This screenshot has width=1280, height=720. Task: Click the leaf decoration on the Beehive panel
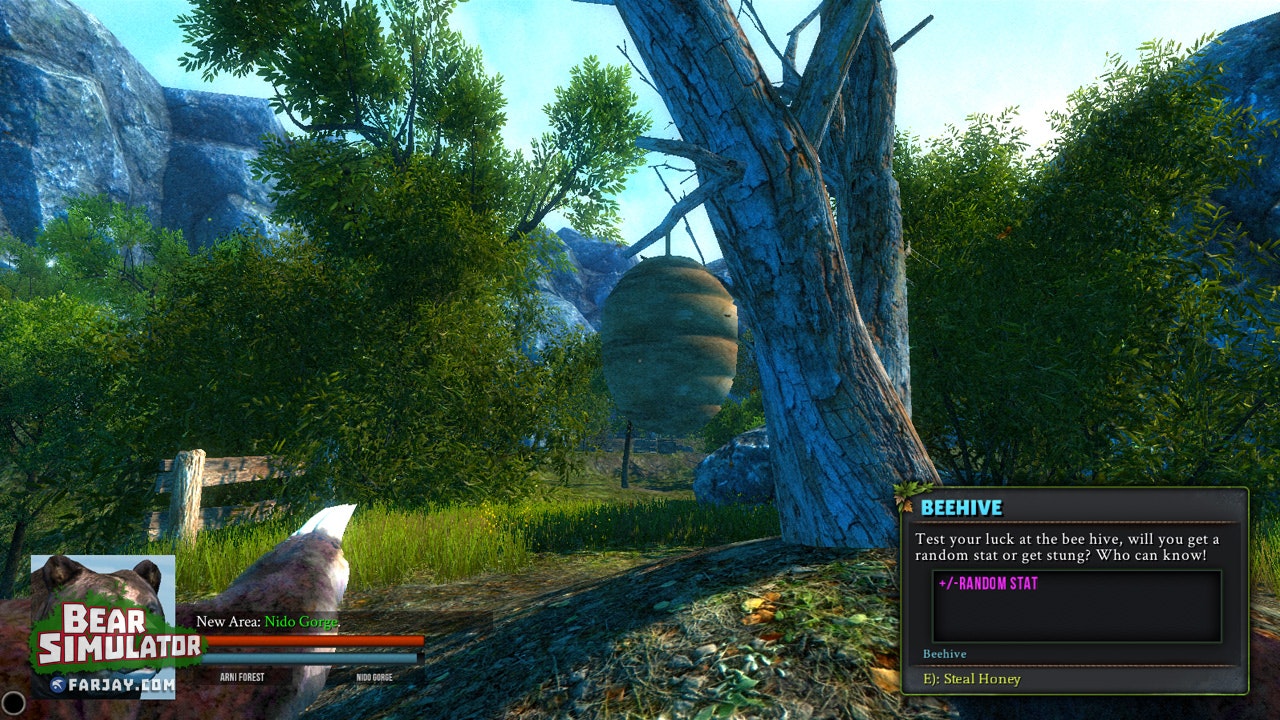click(x=905, y=496)
